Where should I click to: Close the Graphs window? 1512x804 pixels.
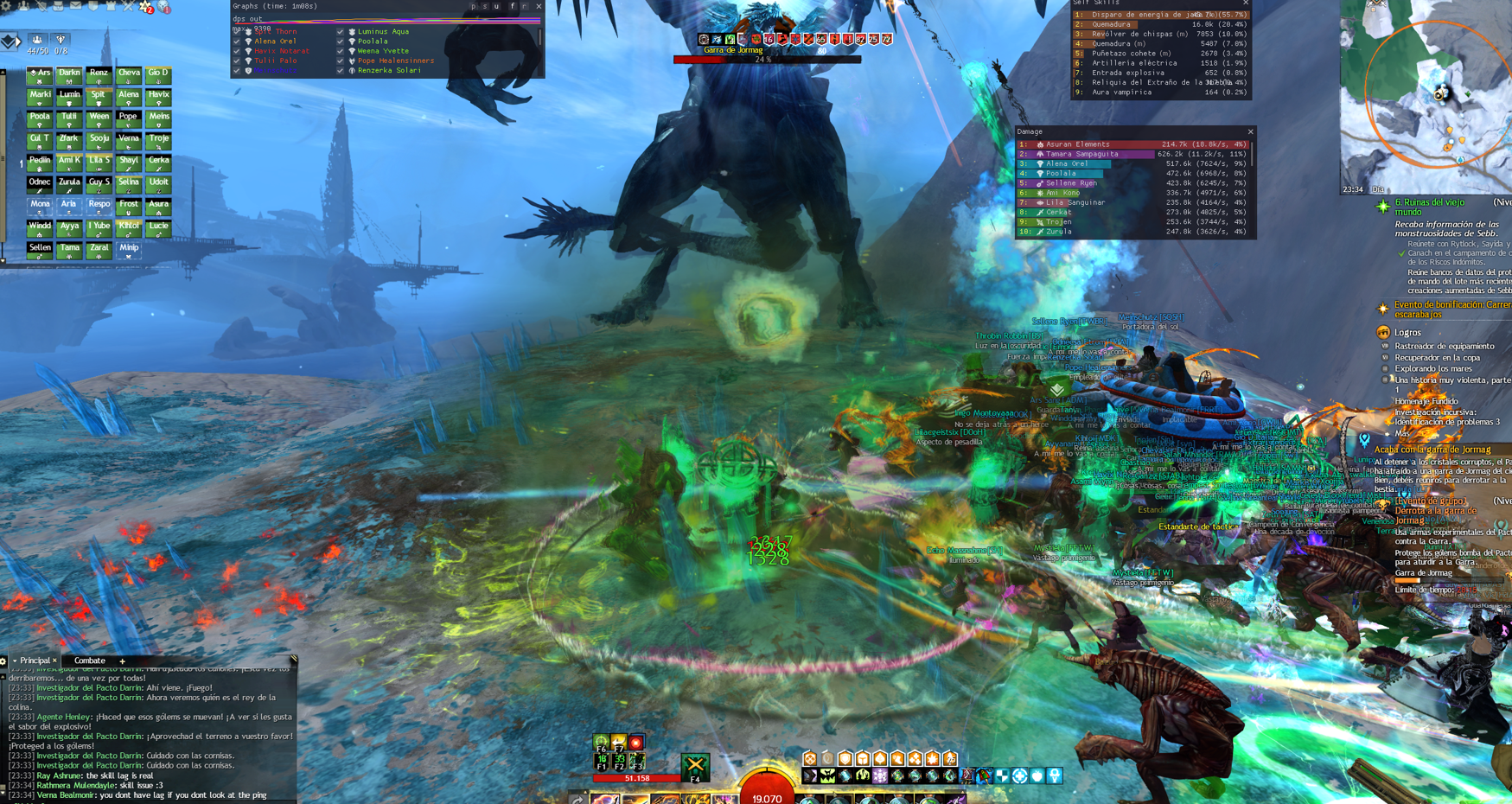(539, 6)
